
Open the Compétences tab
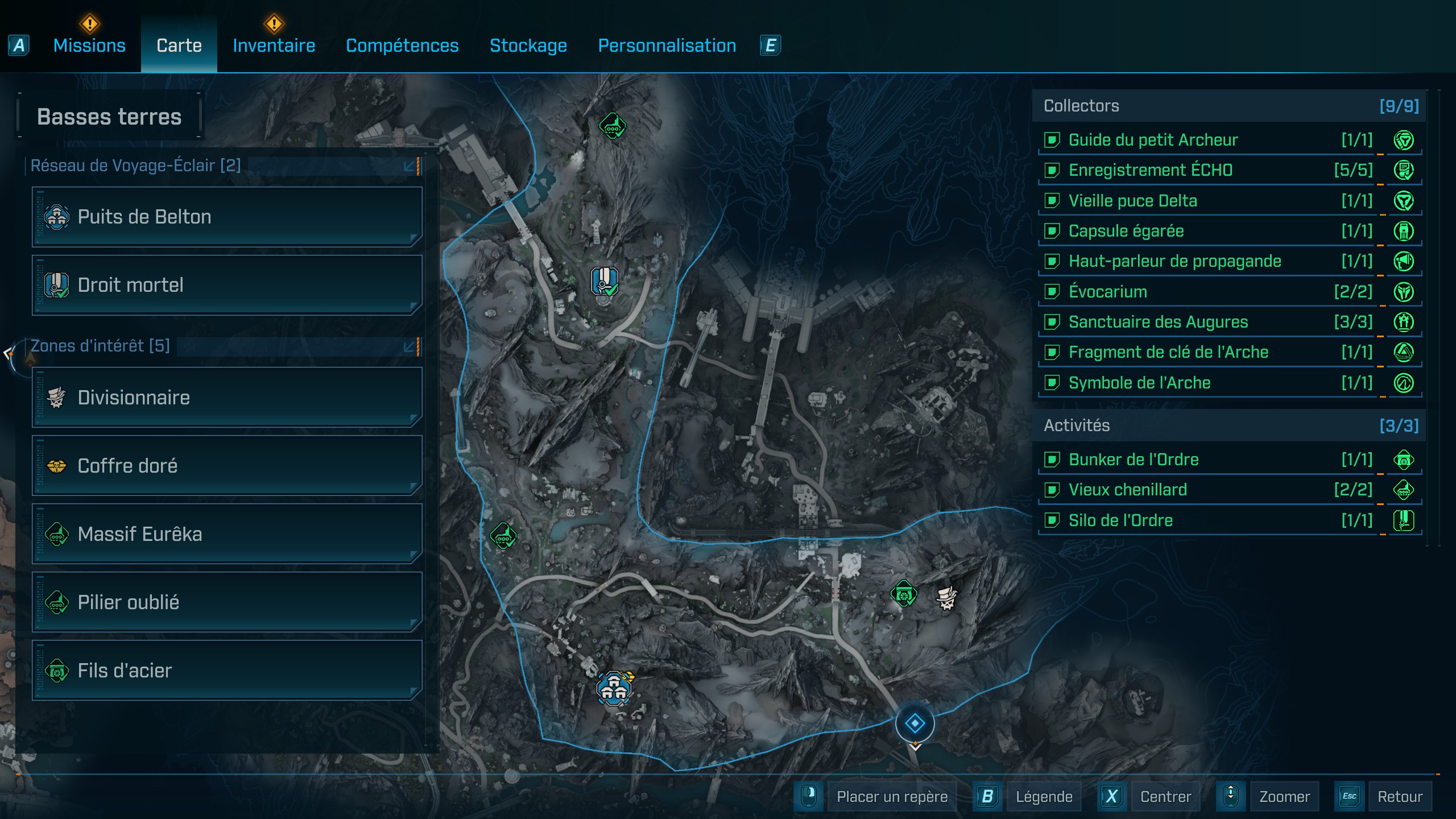pos(402,45)
